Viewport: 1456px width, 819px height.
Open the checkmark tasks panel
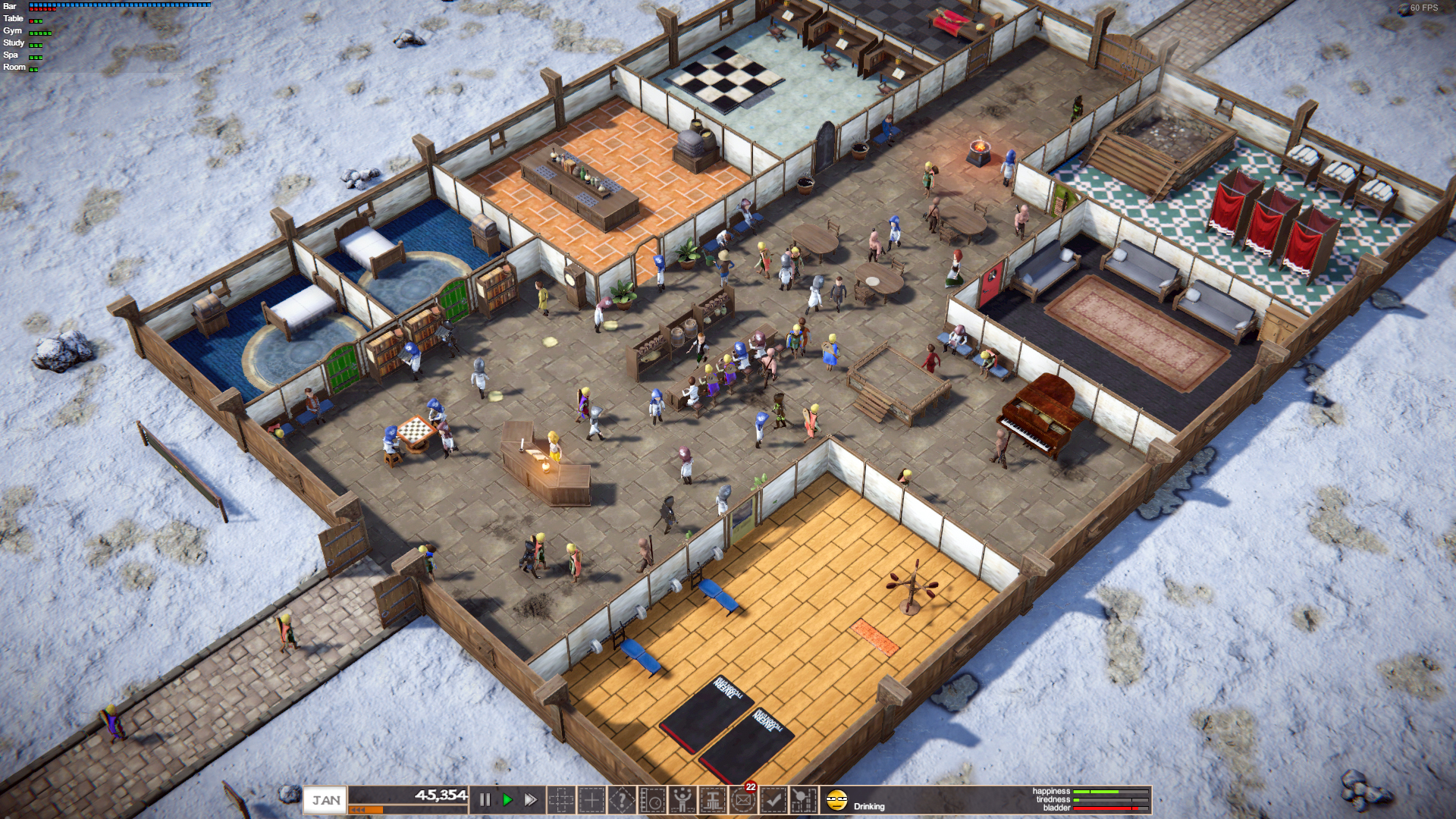[x=773, y=800]
